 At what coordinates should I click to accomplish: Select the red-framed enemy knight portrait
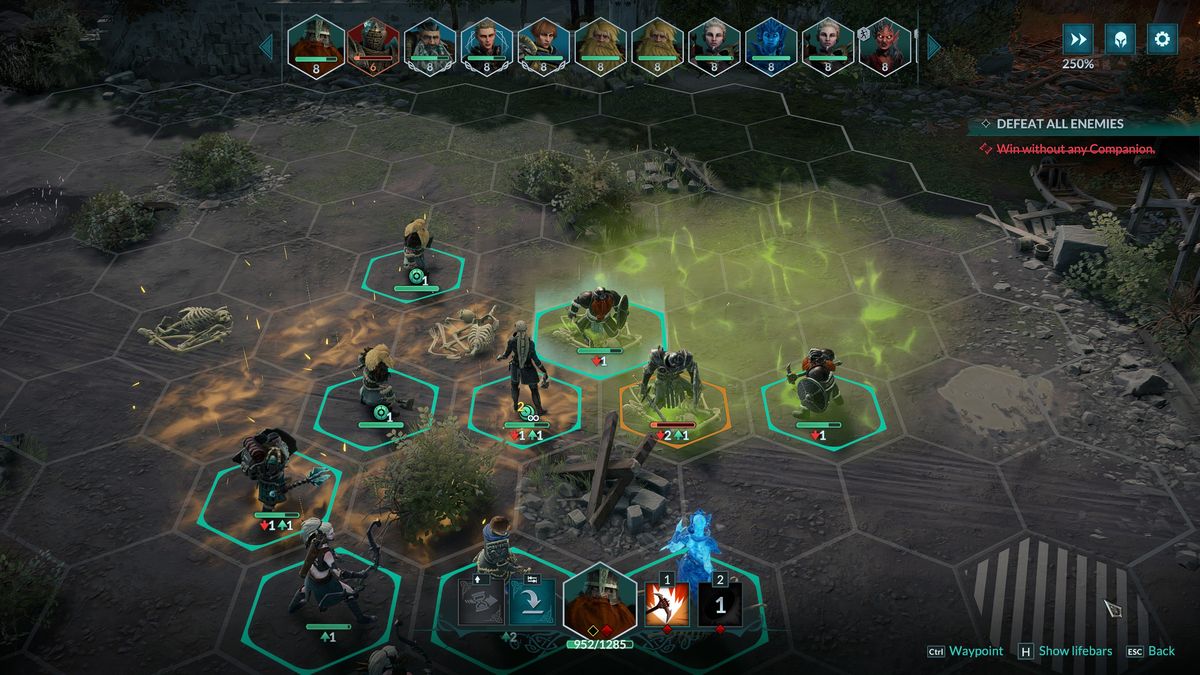tap(373, 45)
